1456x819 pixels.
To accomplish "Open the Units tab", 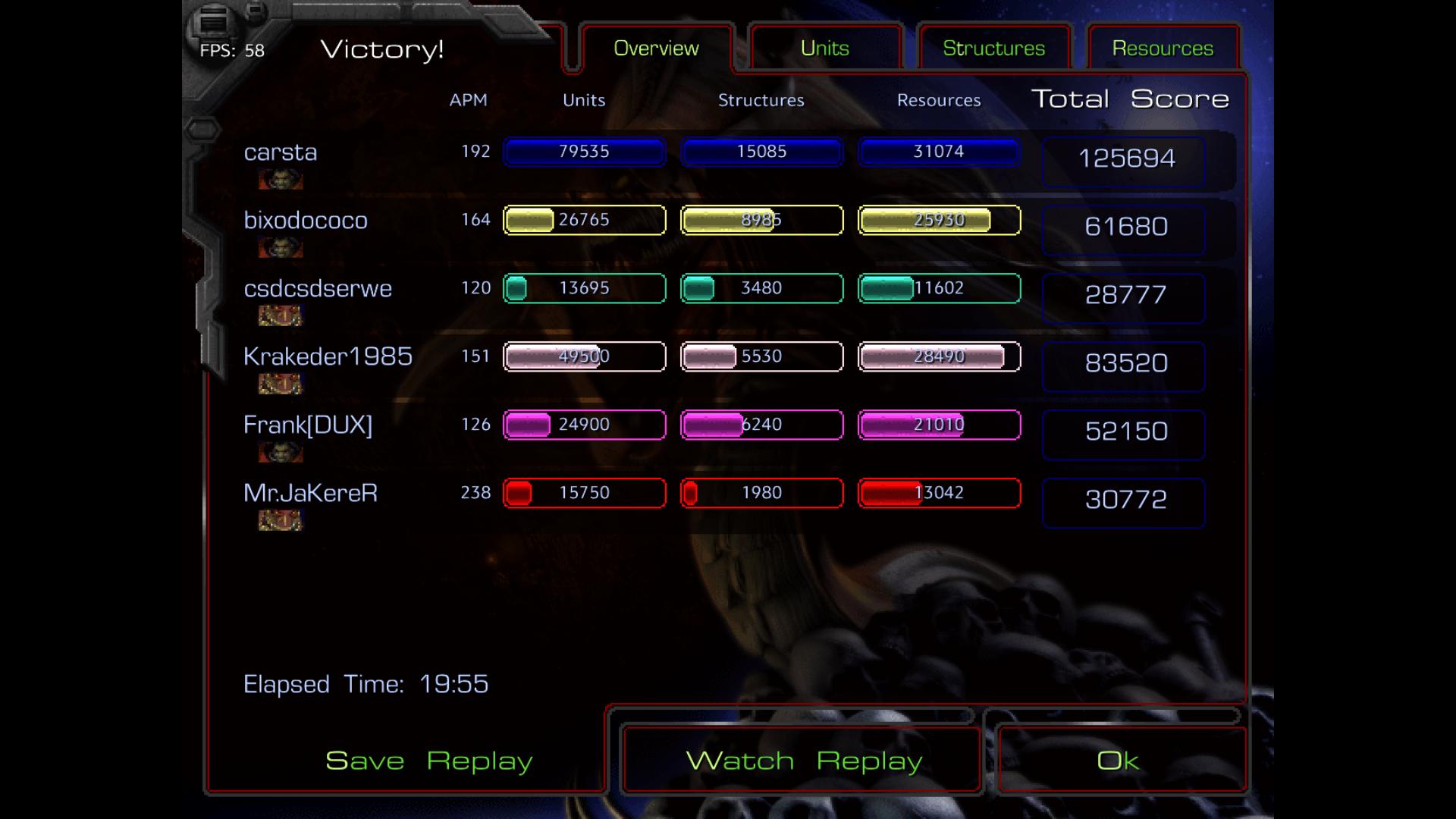I will tap(825, 49).
